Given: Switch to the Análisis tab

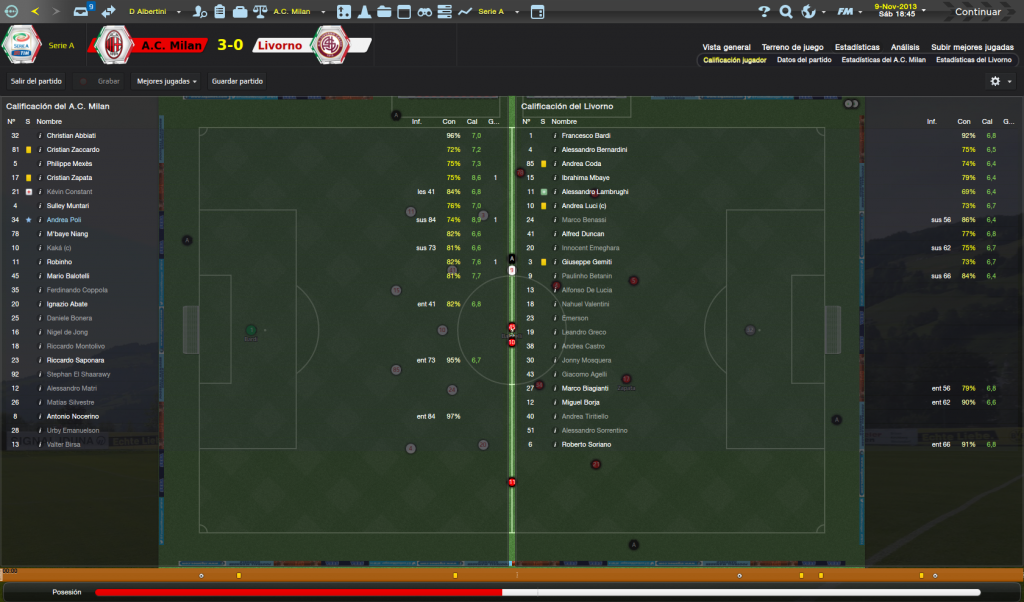Looking at the screenshot, I should [905, 47].
